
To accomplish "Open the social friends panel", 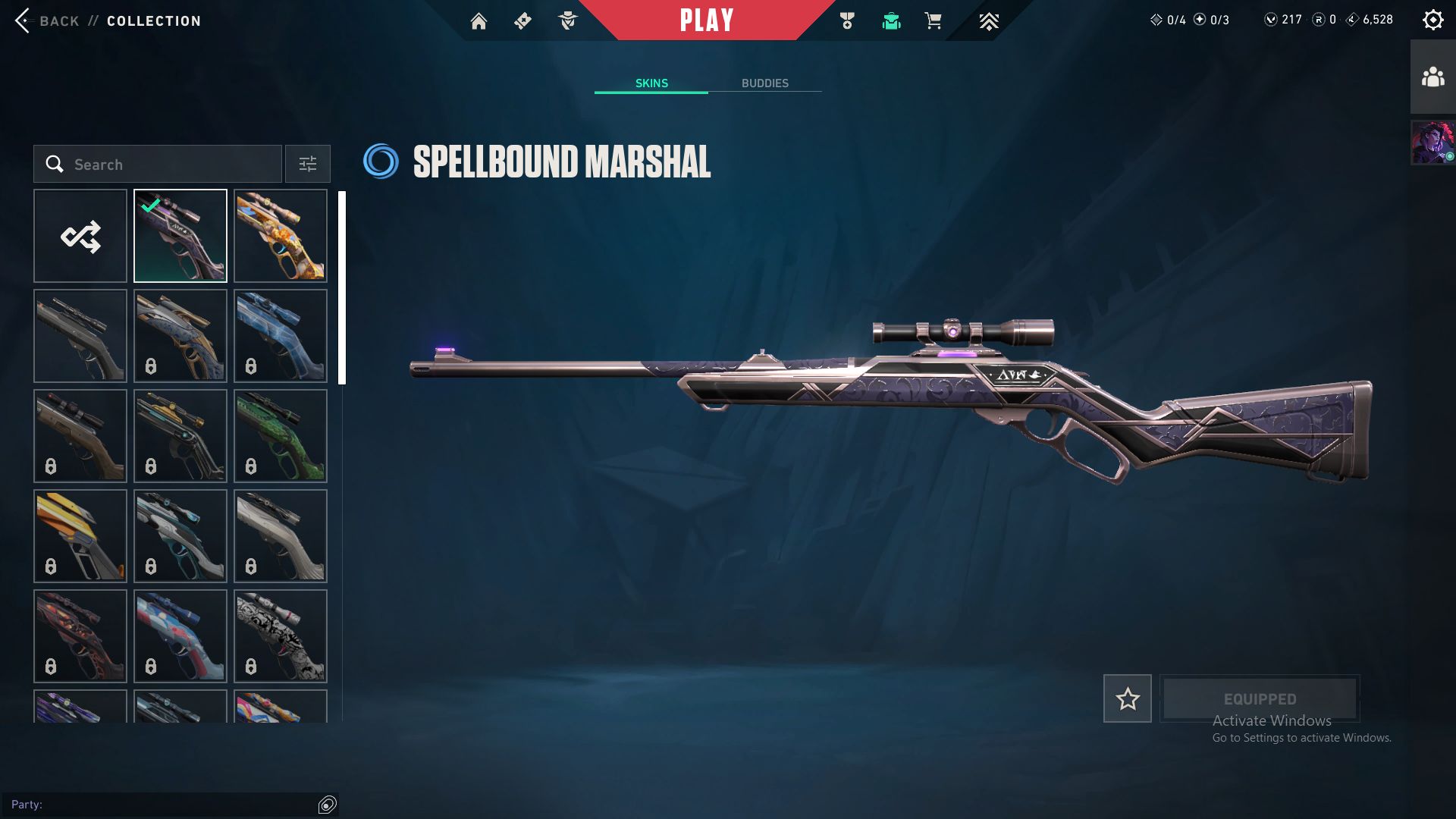I will click(1432, 77).
